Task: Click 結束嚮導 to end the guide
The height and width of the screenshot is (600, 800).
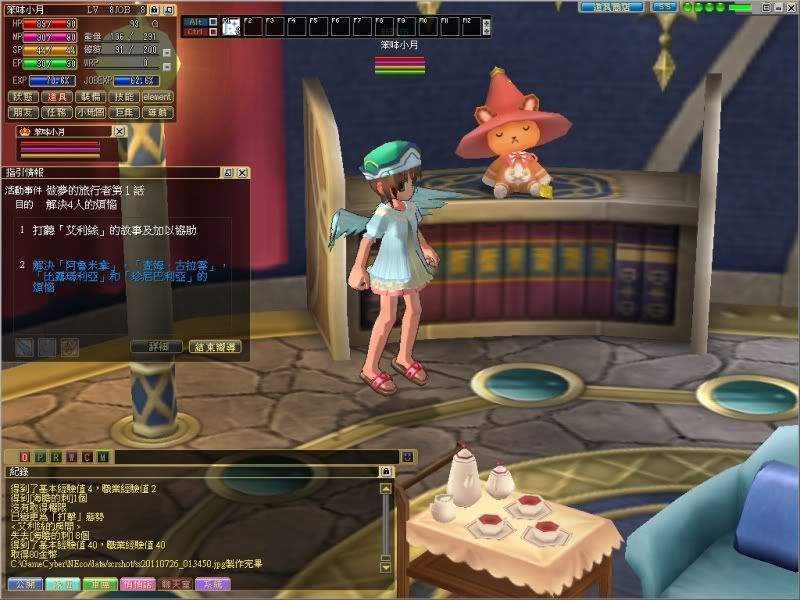Action: click(x=214, y=347)
